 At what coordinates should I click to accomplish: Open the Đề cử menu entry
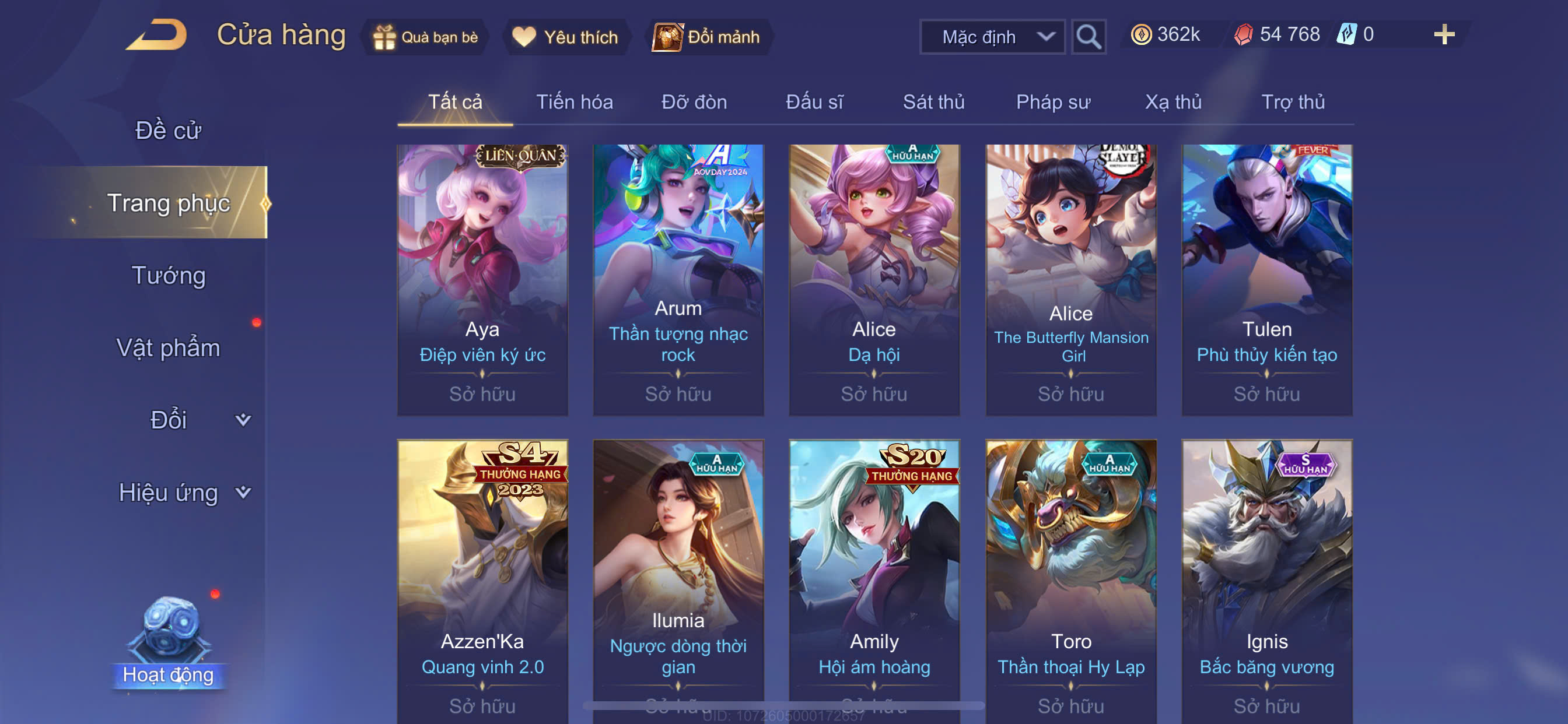[168, 130]
